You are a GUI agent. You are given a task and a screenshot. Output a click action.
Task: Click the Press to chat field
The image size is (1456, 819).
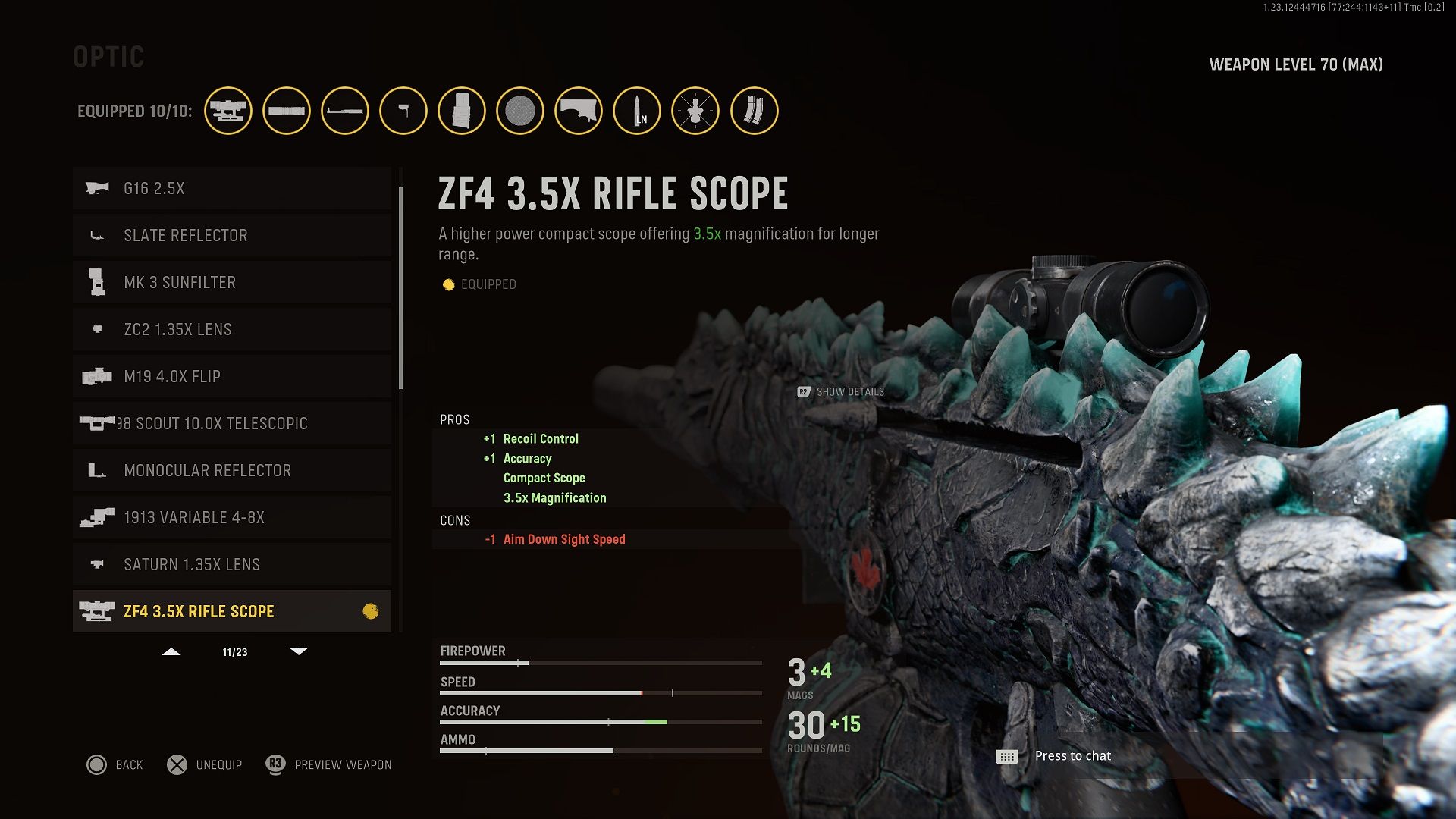(1072, 755)
